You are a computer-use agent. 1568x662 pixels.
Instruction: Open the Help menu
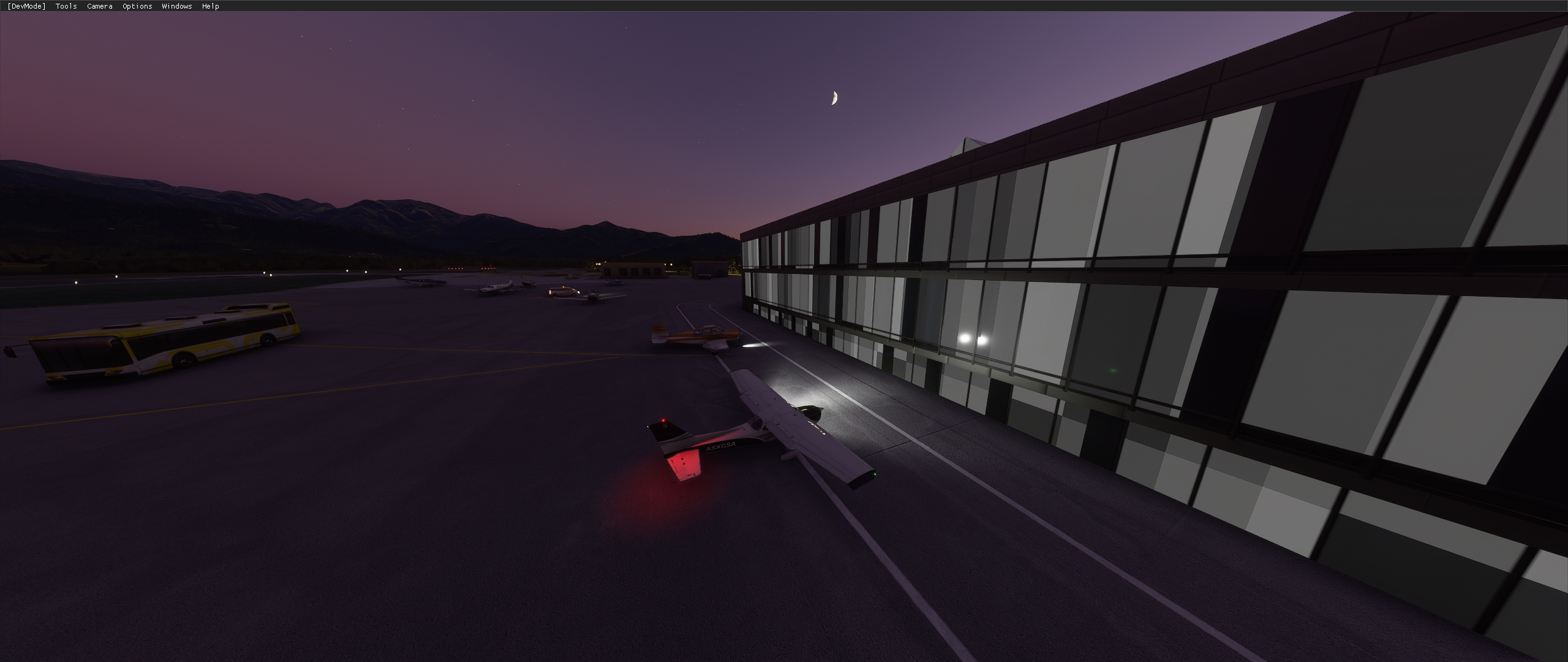[x=210, y=6]
